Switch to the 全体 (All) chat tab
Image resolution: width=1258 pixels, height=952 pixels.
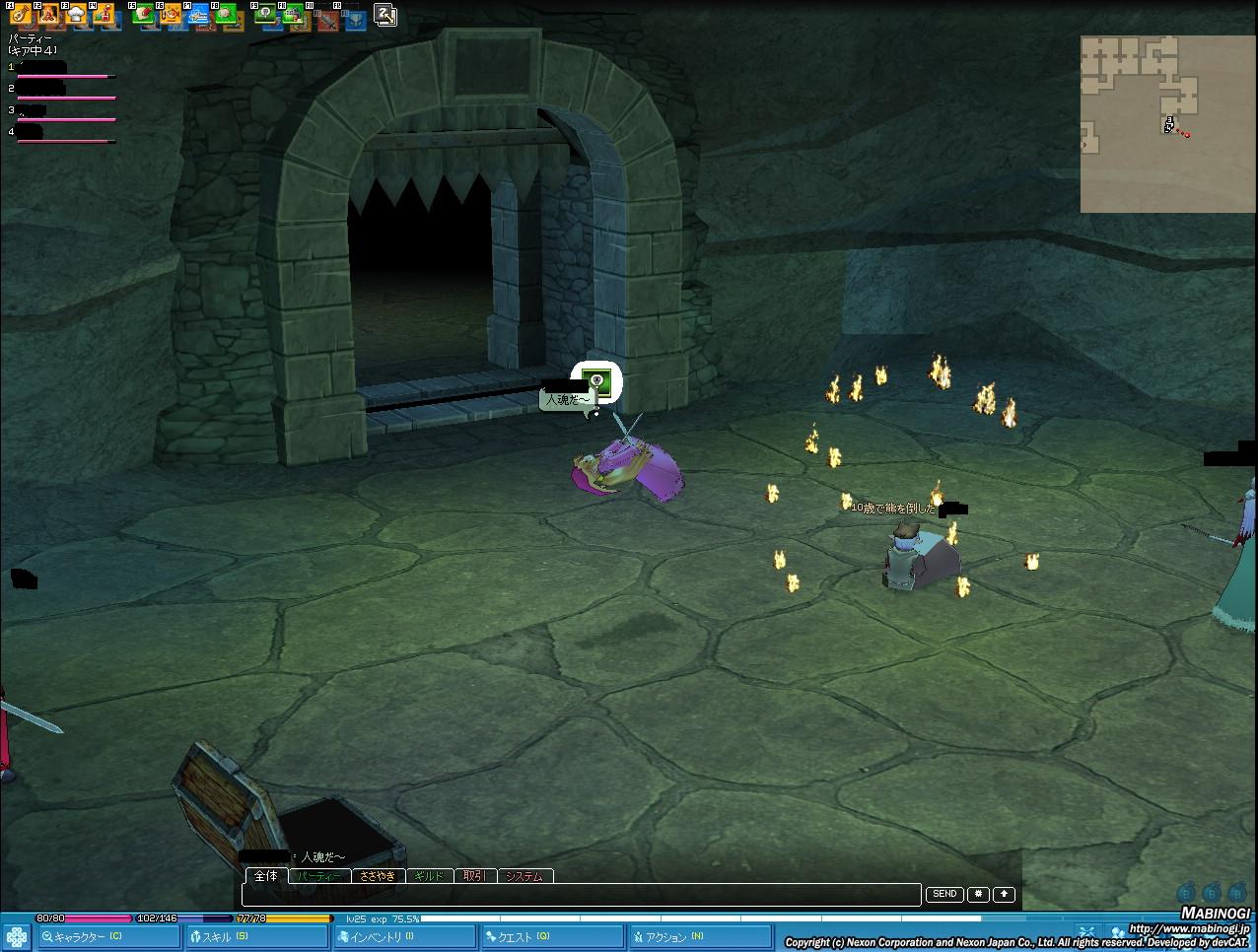tap(266, 875)
